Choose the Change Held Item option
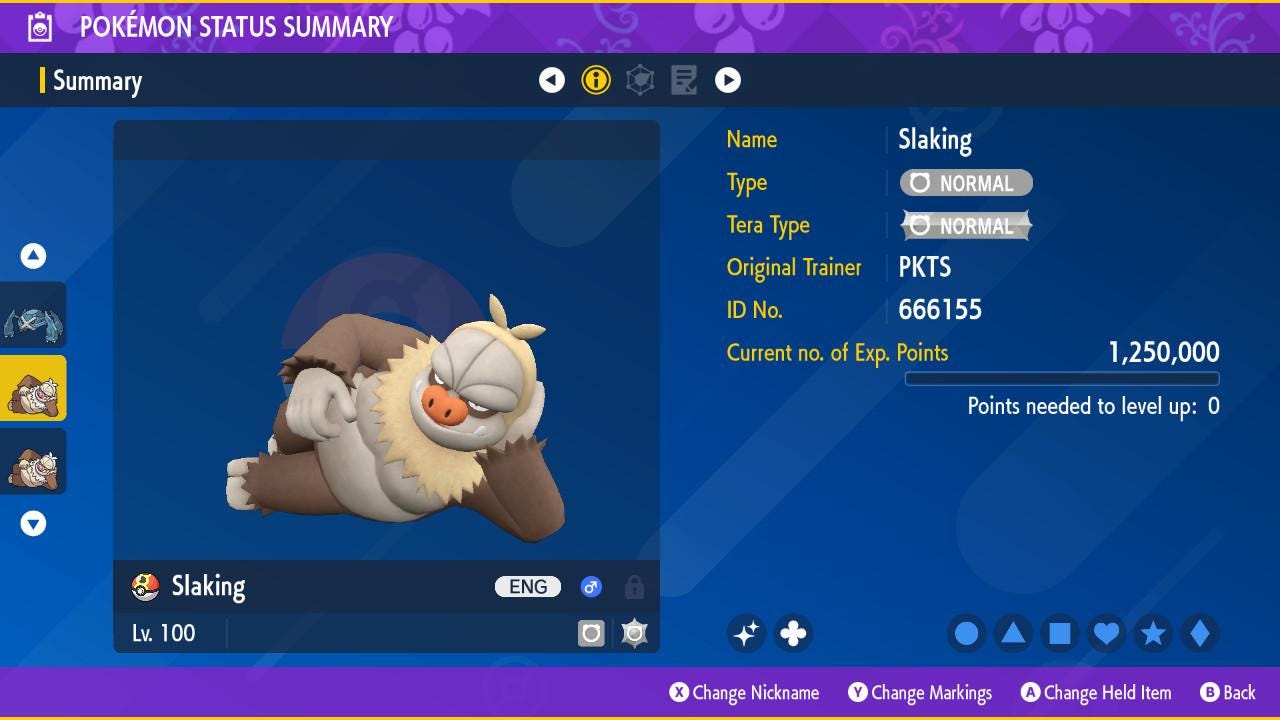This screenshot has width=1280, height=720. (x=1095, y=693)
